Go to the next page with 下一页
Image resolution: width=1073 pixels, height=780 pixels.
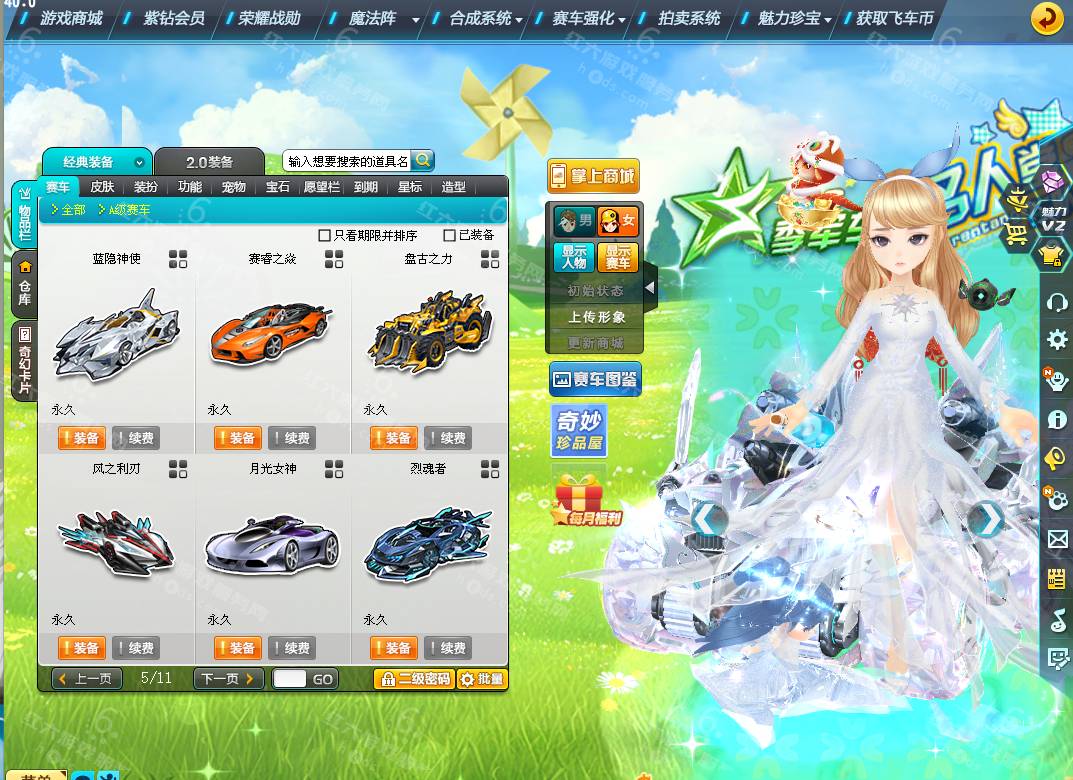[x=228, y=679]
